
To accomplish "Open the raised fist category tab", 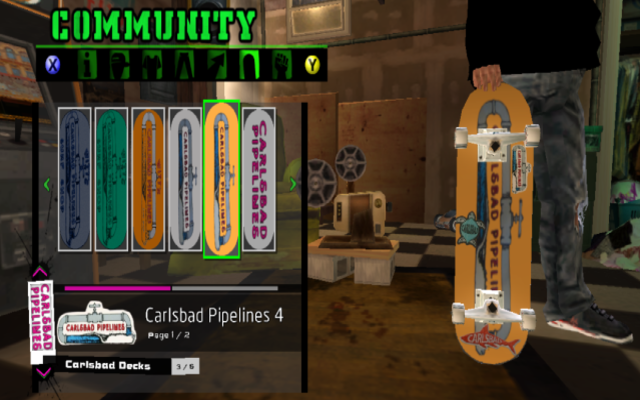I will (x=281, y=65).
